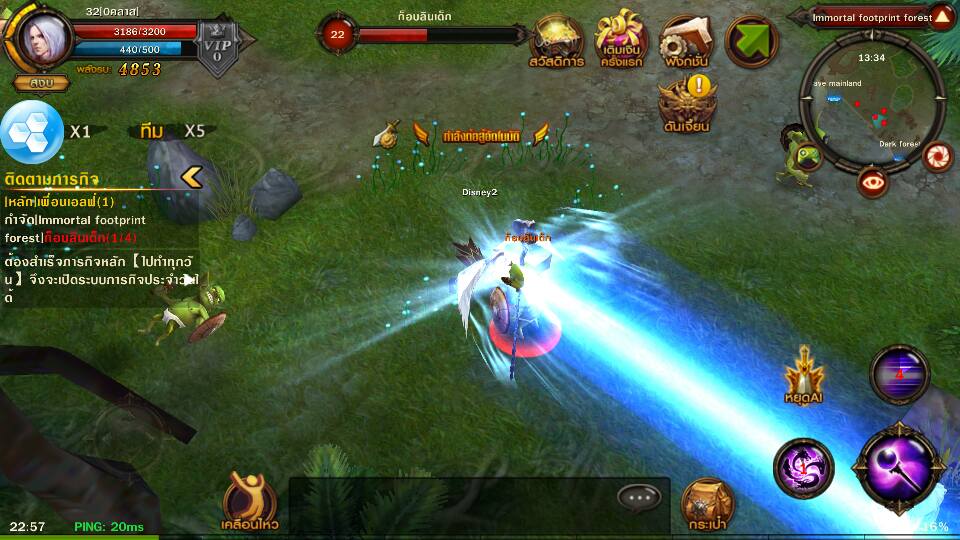Screen dimensions: 960x540
Task: Open the player portrait character sheet
Action: point(43,39)
